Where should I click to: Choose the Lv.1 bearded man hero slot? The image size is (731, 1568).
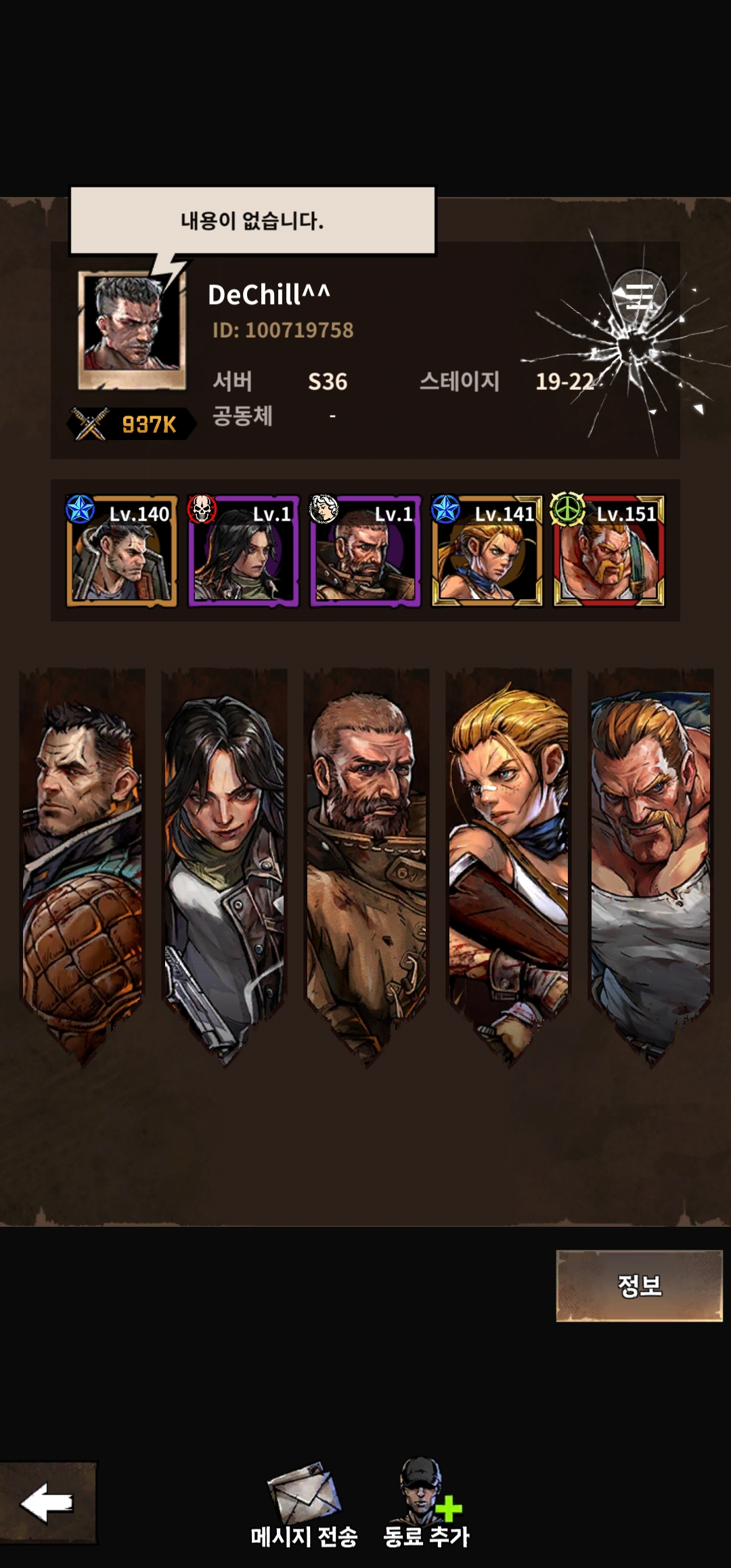[x=365, y=551]
